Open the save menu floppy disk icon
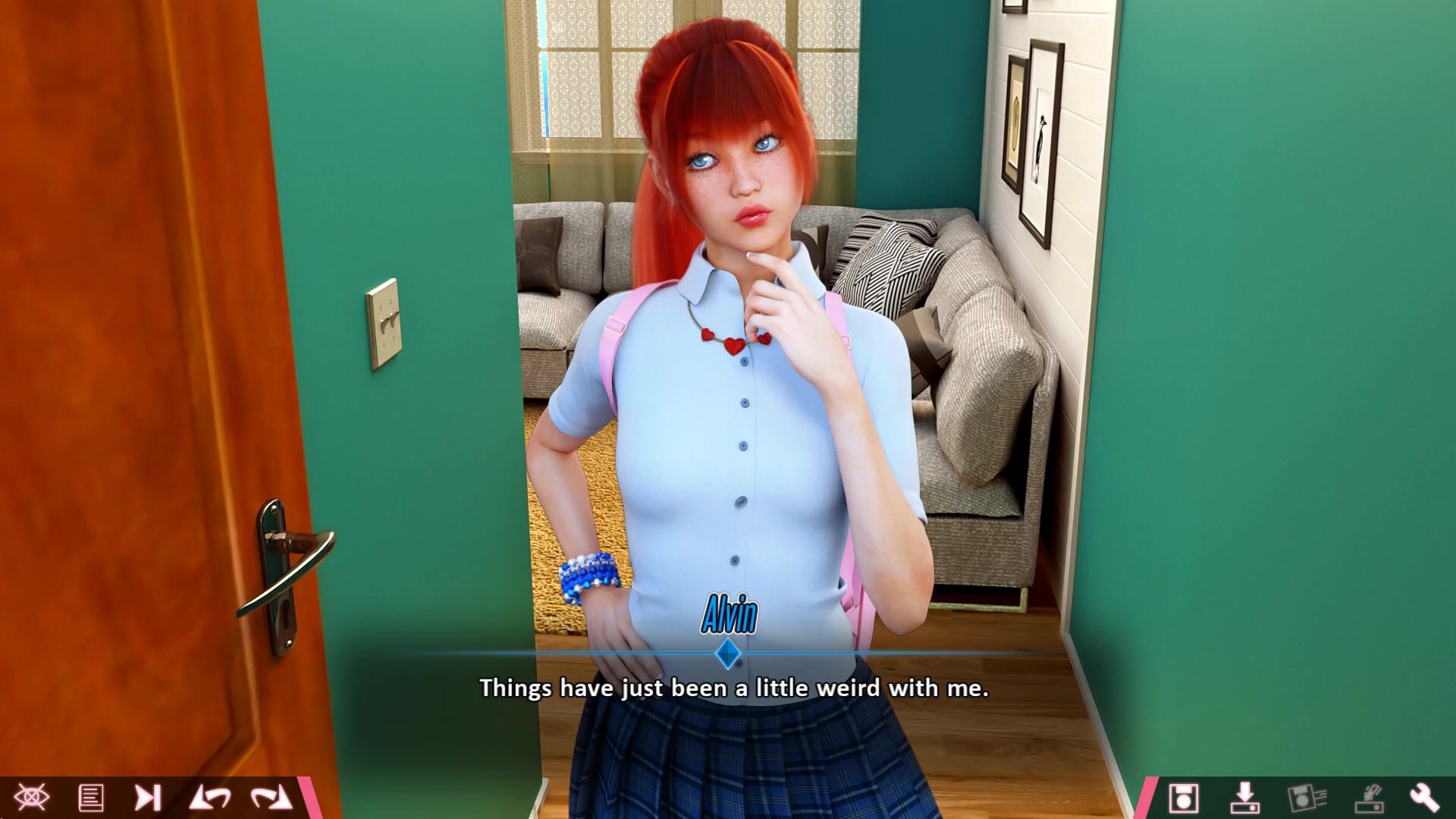 [x=1183, y=798]
